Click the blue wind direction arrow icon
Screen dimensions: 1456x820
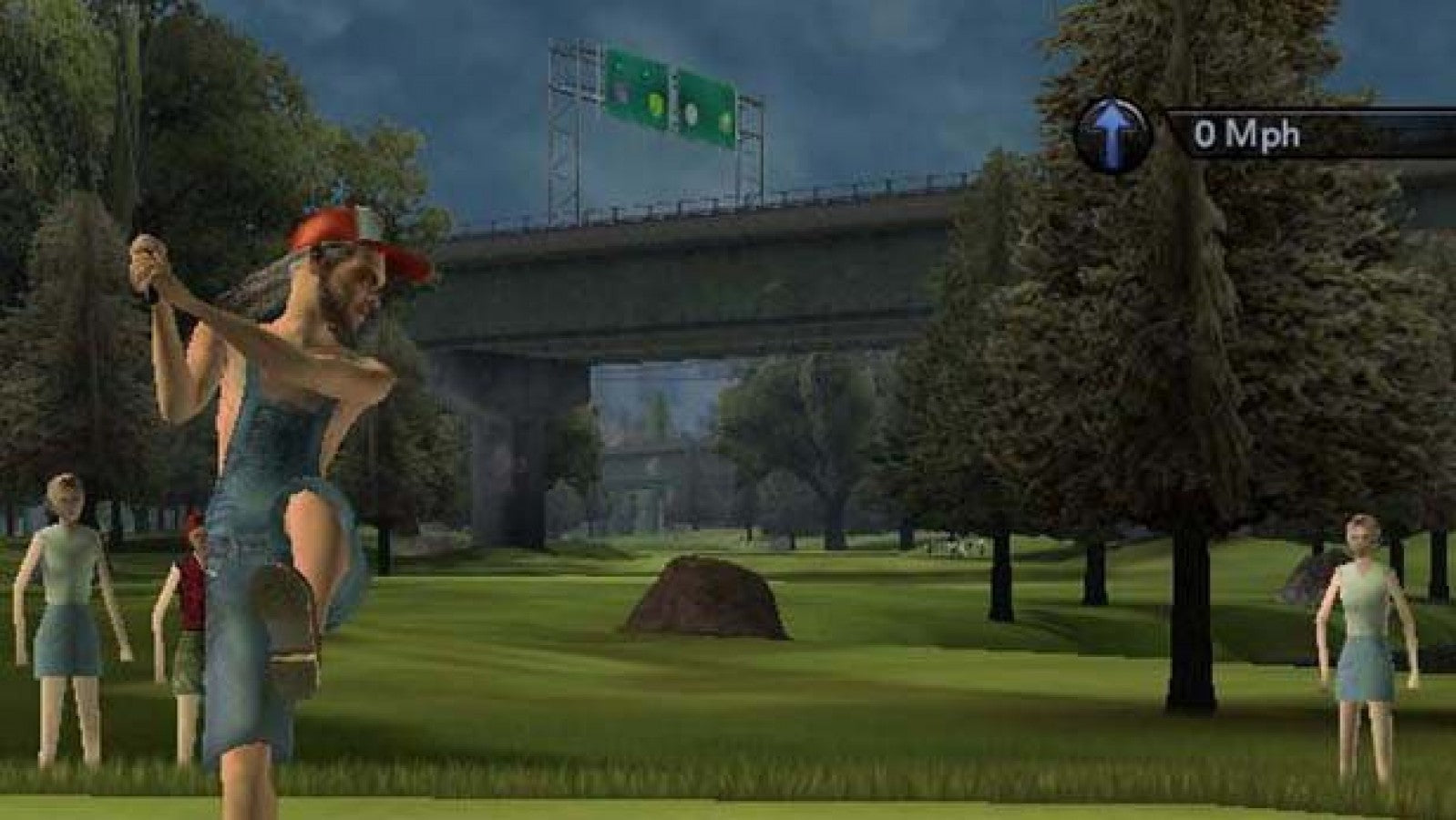(1112, 131)
